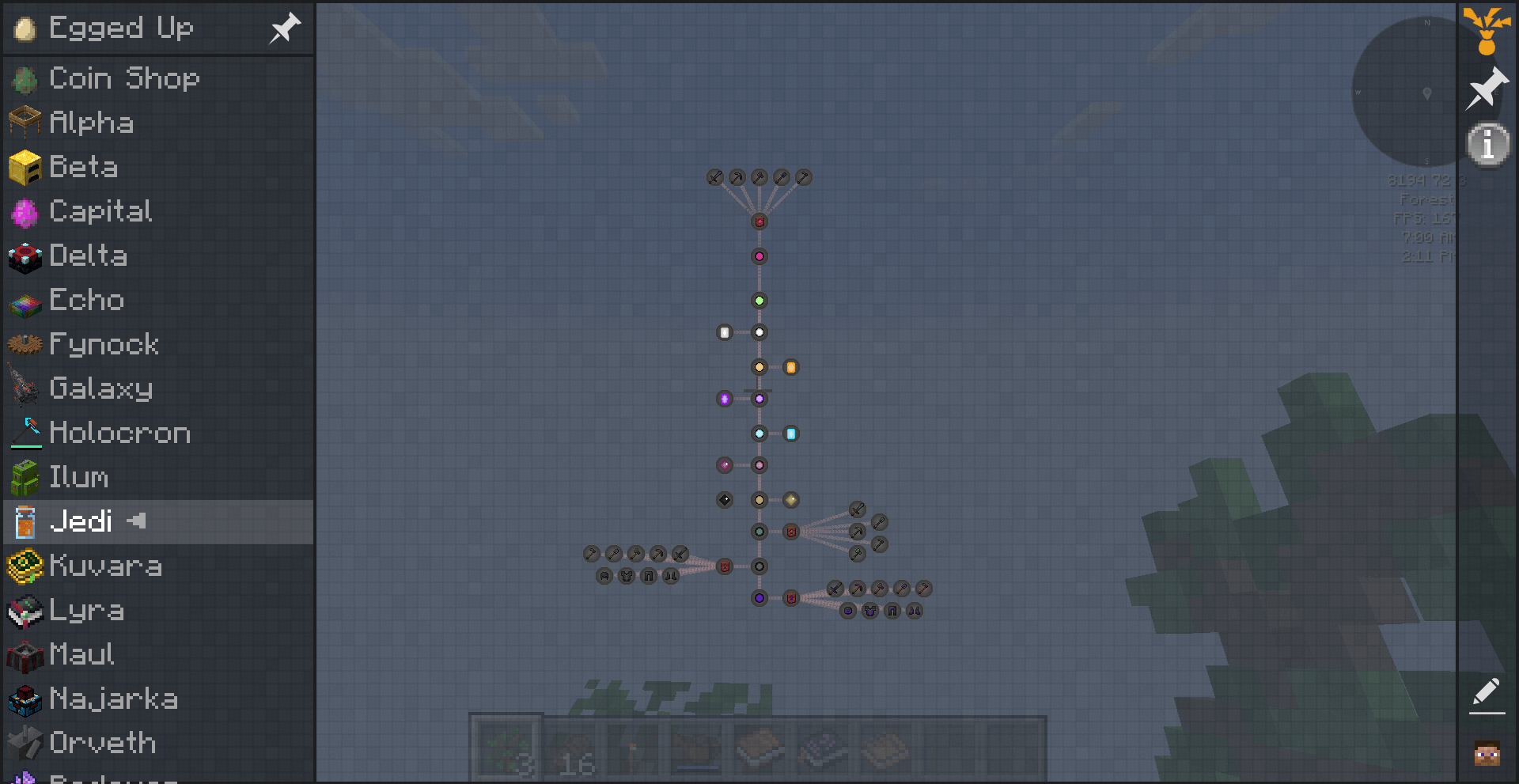Screen dimensions: 1519x784
Task: Select the sword advancement node at the top
Action: pos(714,177)
